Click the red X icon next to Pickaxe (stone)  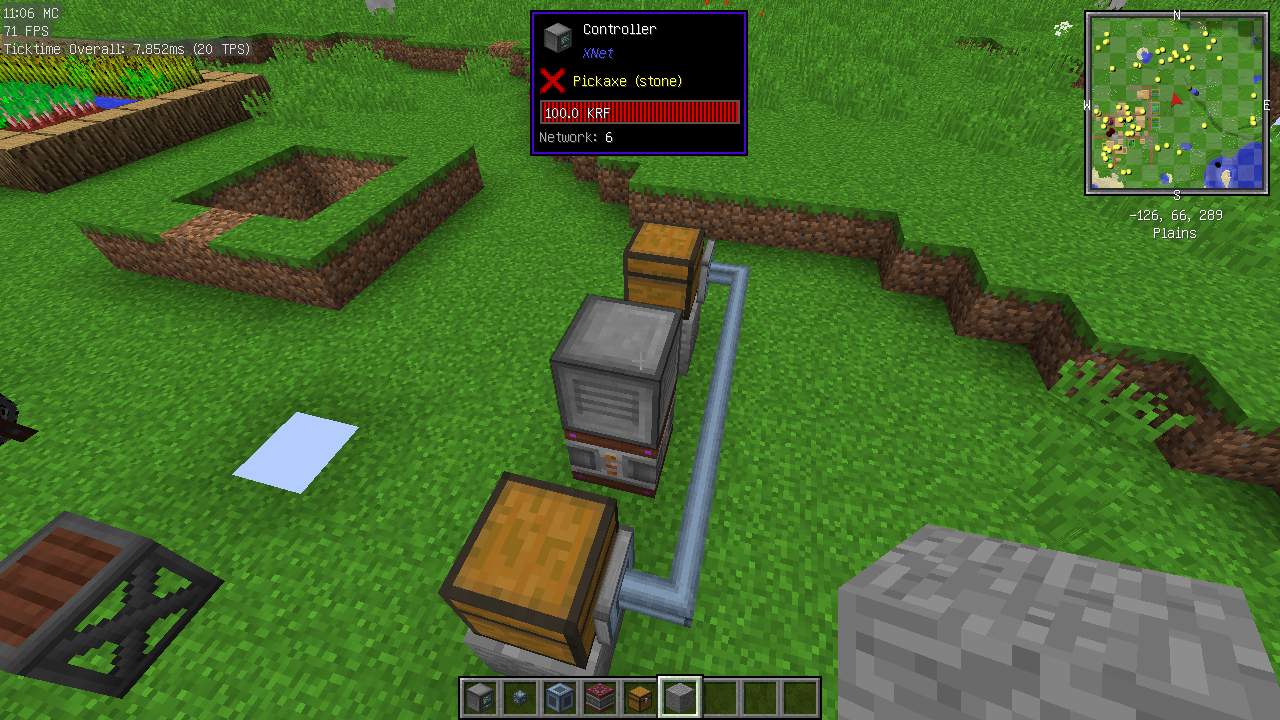pos(553,82)
